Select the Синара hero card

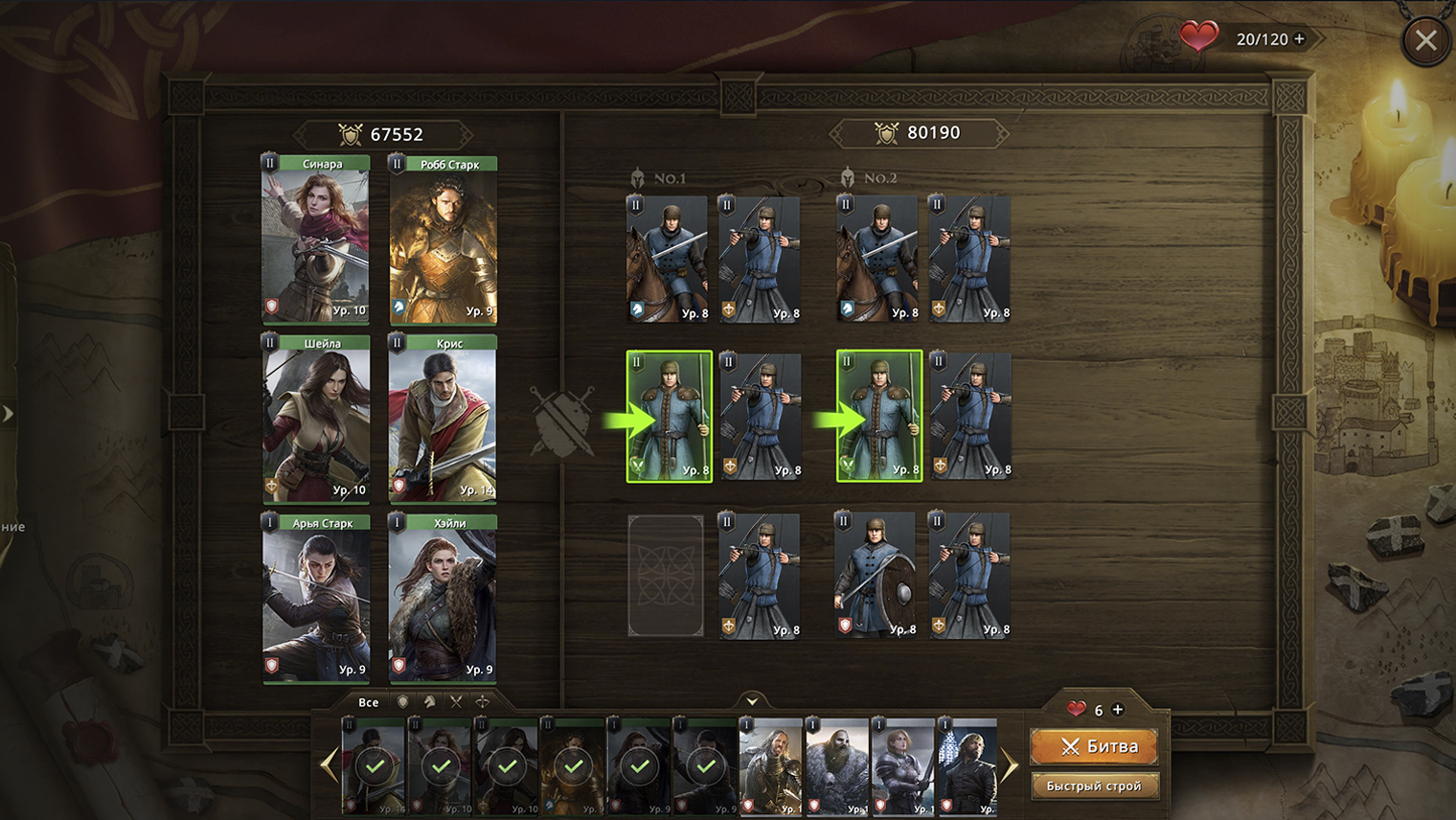pyautogui.click(x=316, y=239)
